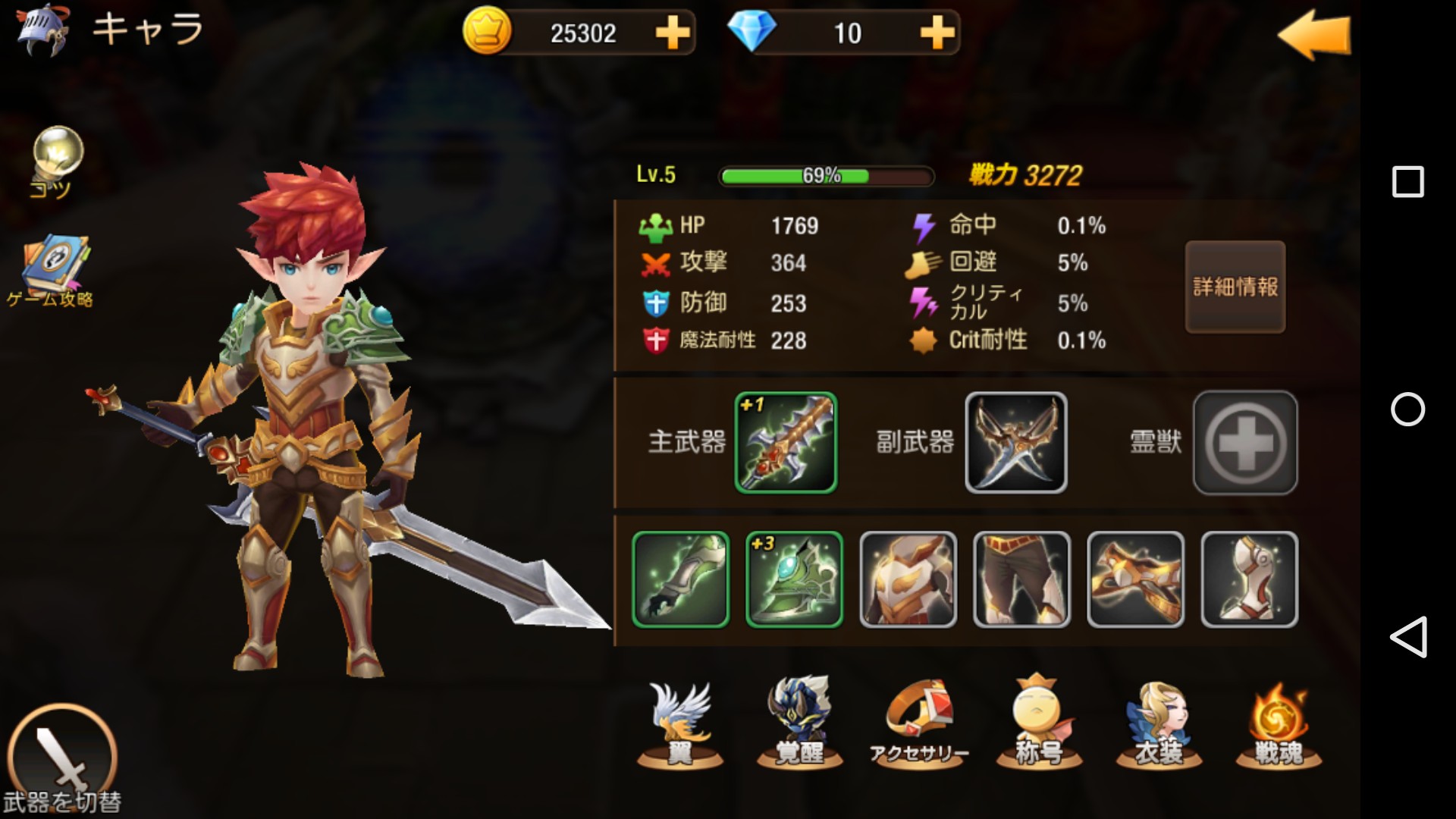Viewport: 1456px width, 819px height.
Task: Select the pants equipment slot
Action: (x=1021, y=579)
